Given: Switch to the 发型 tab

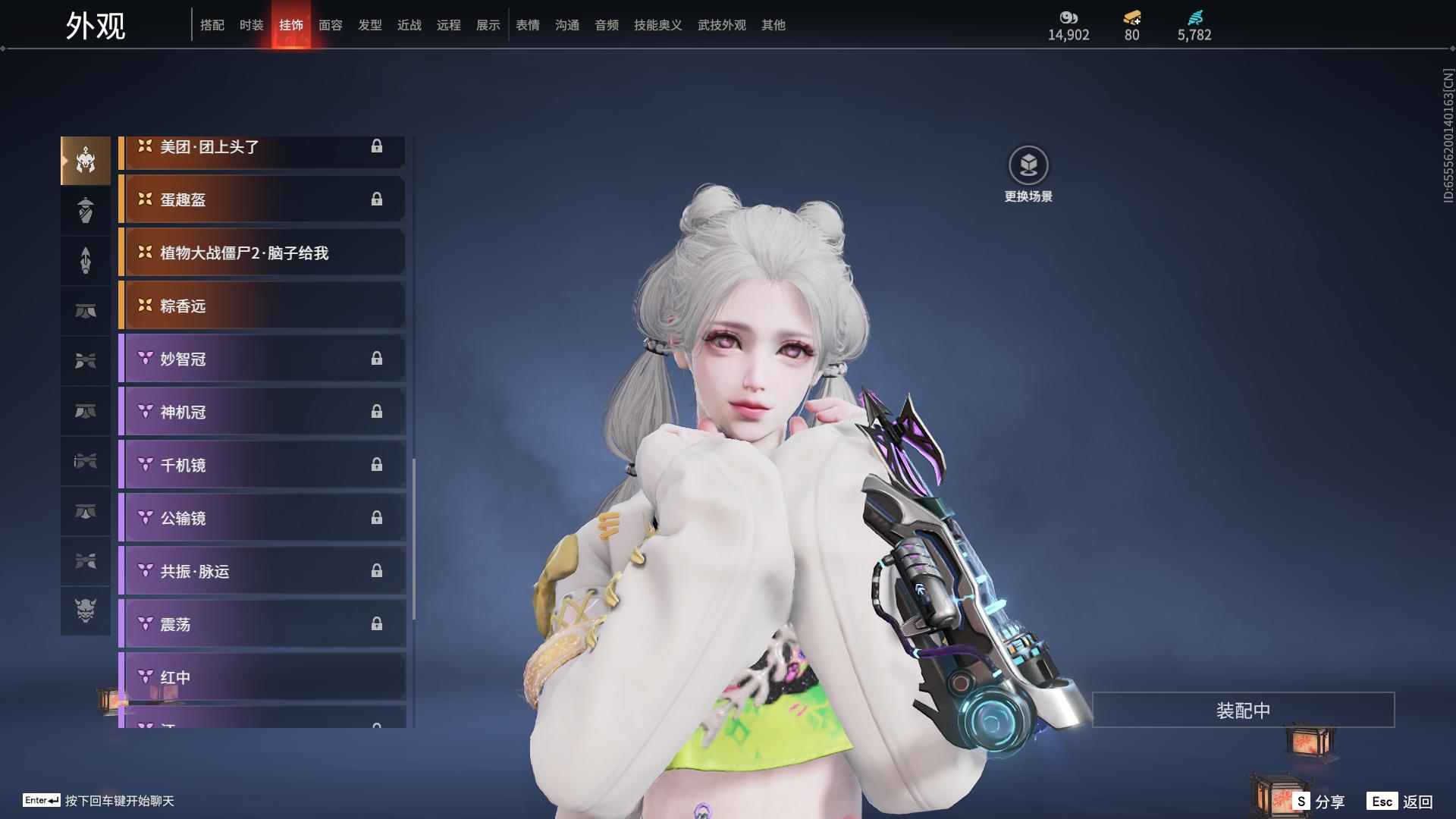Looking at the screenshot, I should click(369, 25).
